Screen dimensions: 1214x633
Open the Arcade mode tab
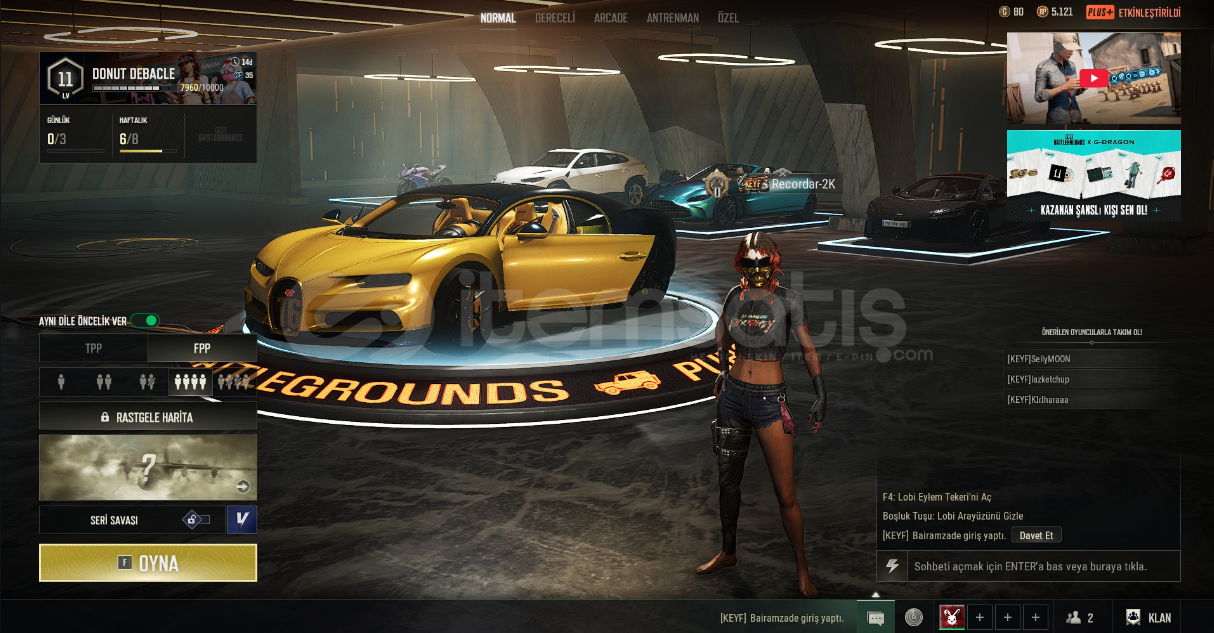point(611,18)
